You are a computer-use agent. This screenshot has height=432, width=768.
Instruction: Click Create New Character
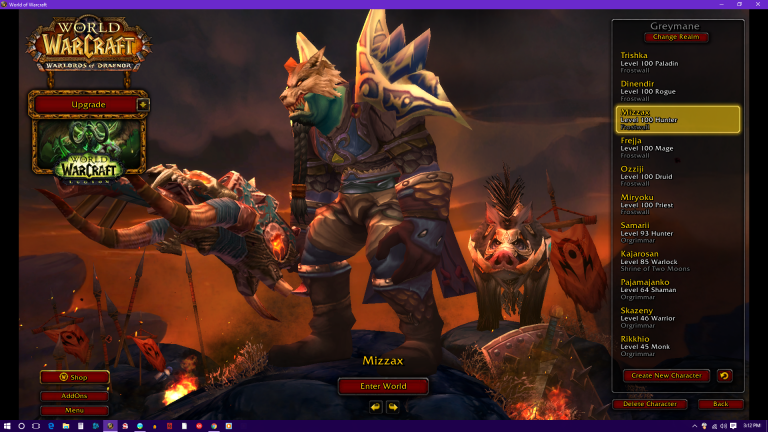pos(666,376)
